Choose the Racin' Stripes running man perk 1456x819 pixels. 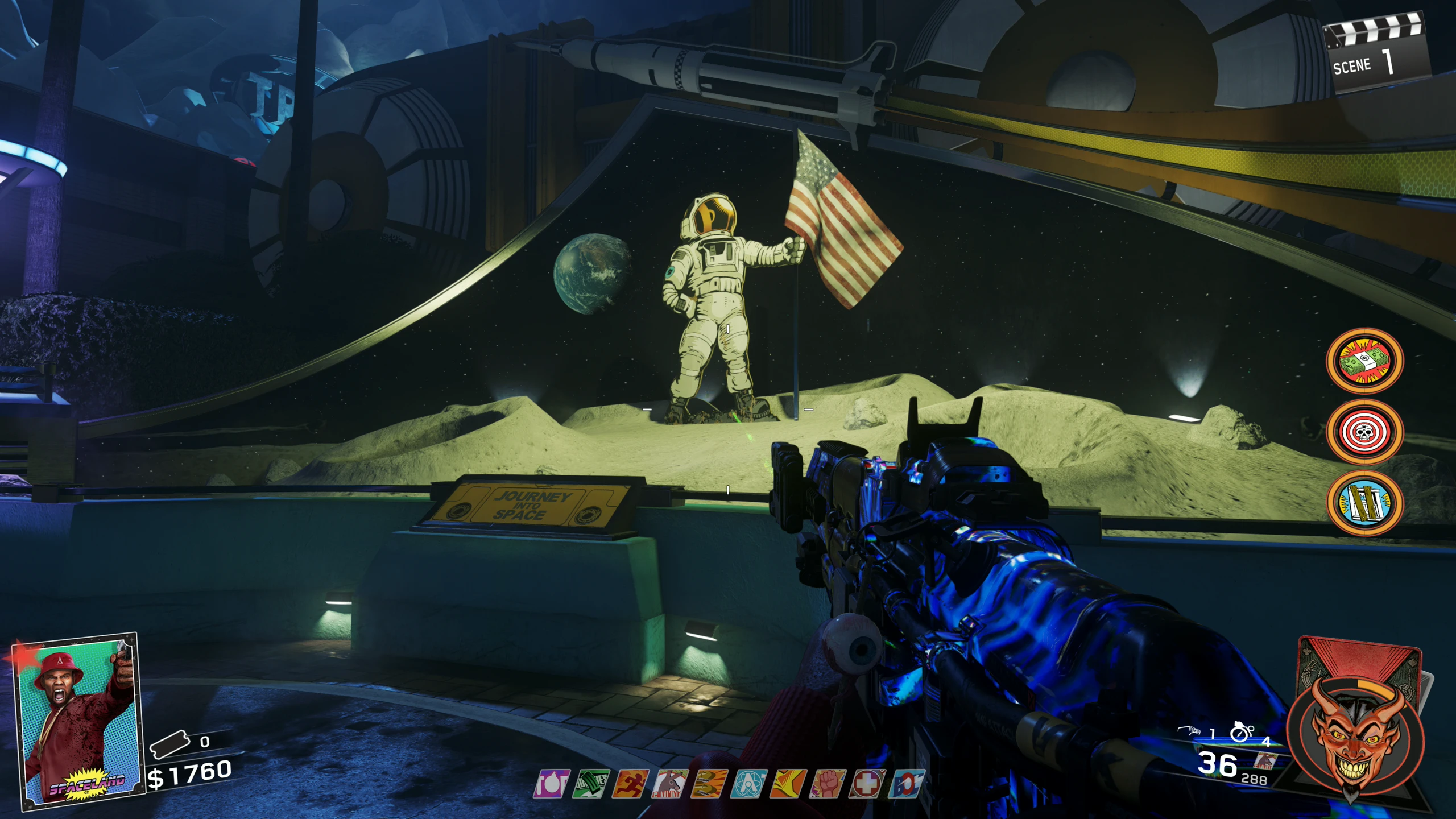coord(630,784)
